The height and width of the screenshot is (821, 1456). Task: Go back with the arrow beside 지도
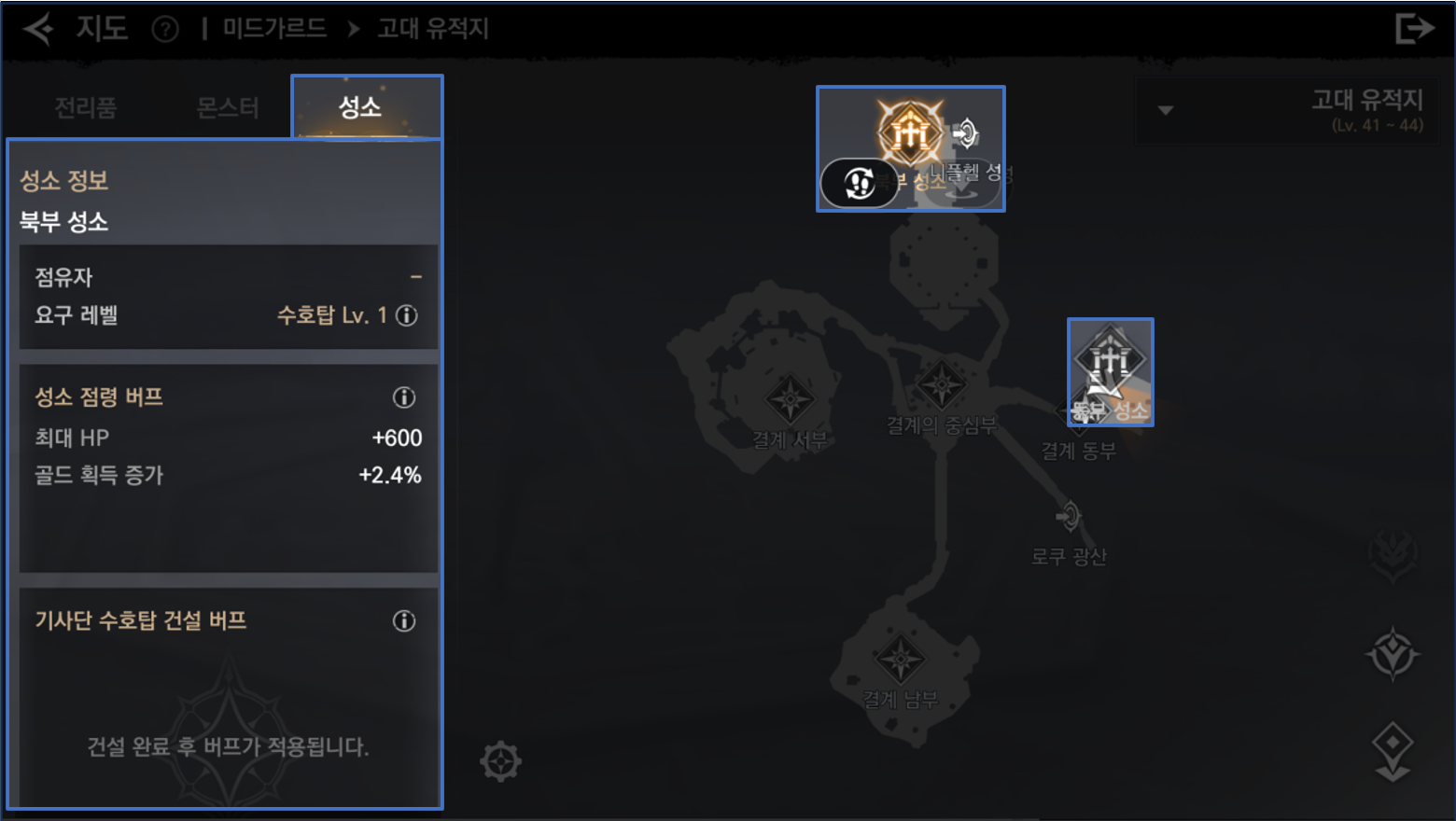coord(38,29)
